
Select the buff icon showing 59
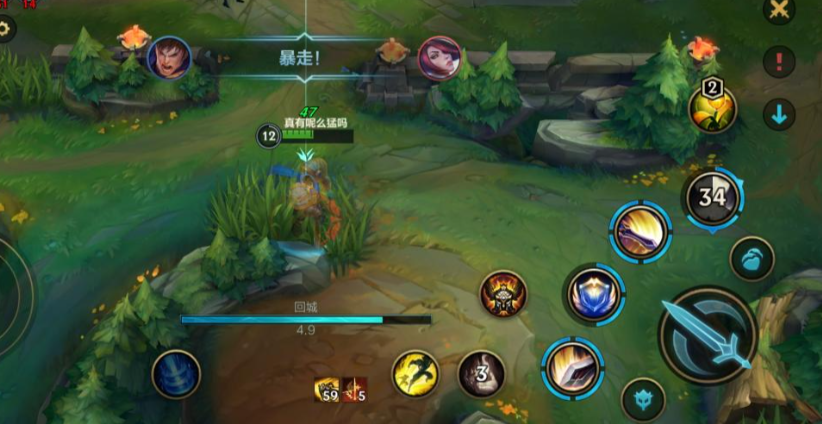(327, 390)
